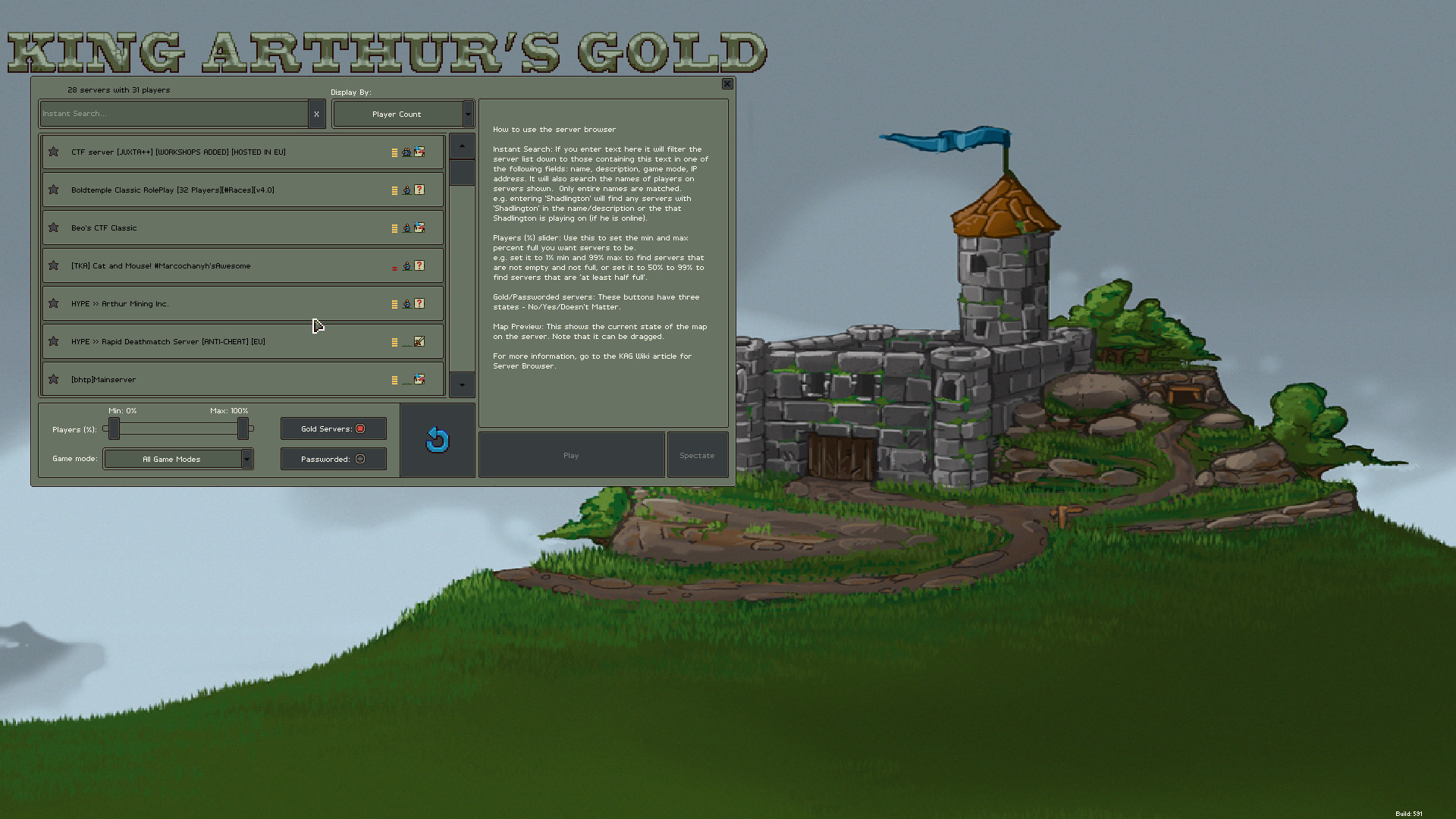Close the server browser window
Viewport: 1456px width, 819px height.
click(726, 84)
